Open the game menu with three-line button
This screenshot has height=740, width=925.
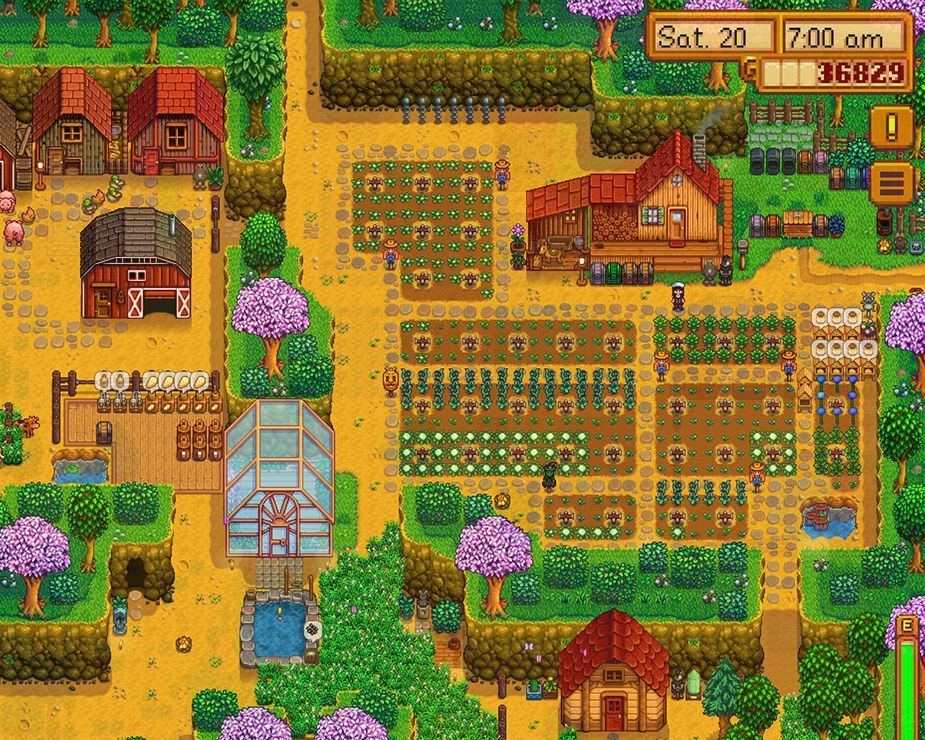point(890,182)
